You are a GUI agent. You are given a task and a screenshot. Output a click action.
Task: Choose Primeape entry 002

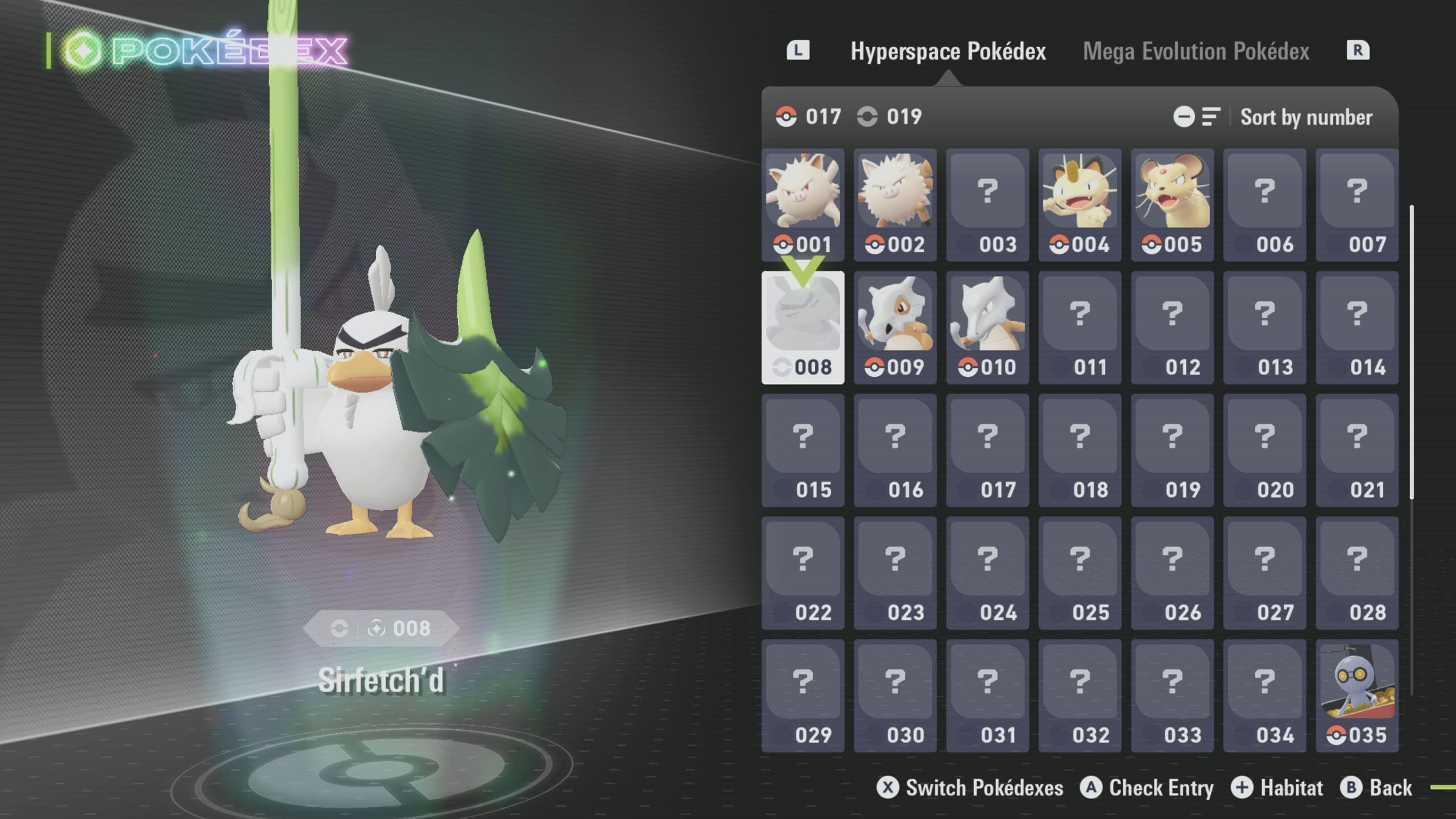[x=895, y=205]
